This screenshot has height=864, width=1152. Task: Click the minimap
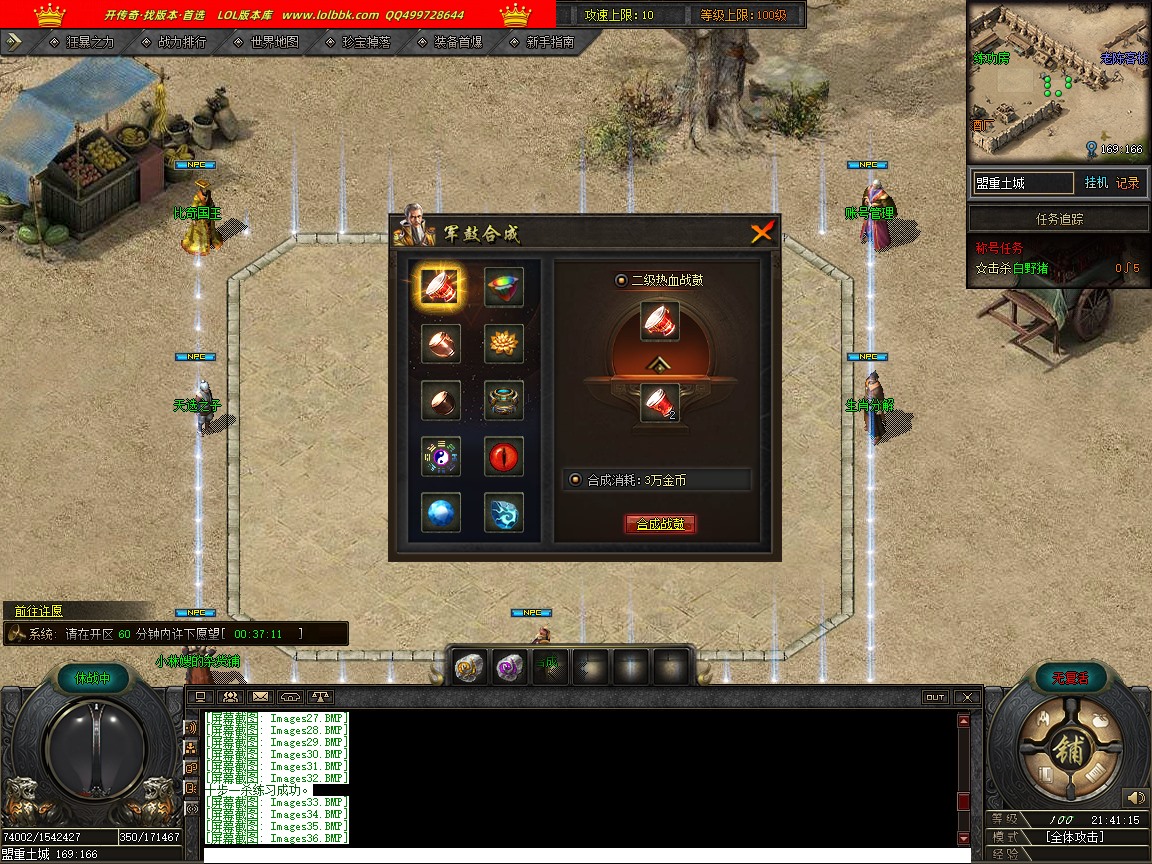[x=1058, y=82]
